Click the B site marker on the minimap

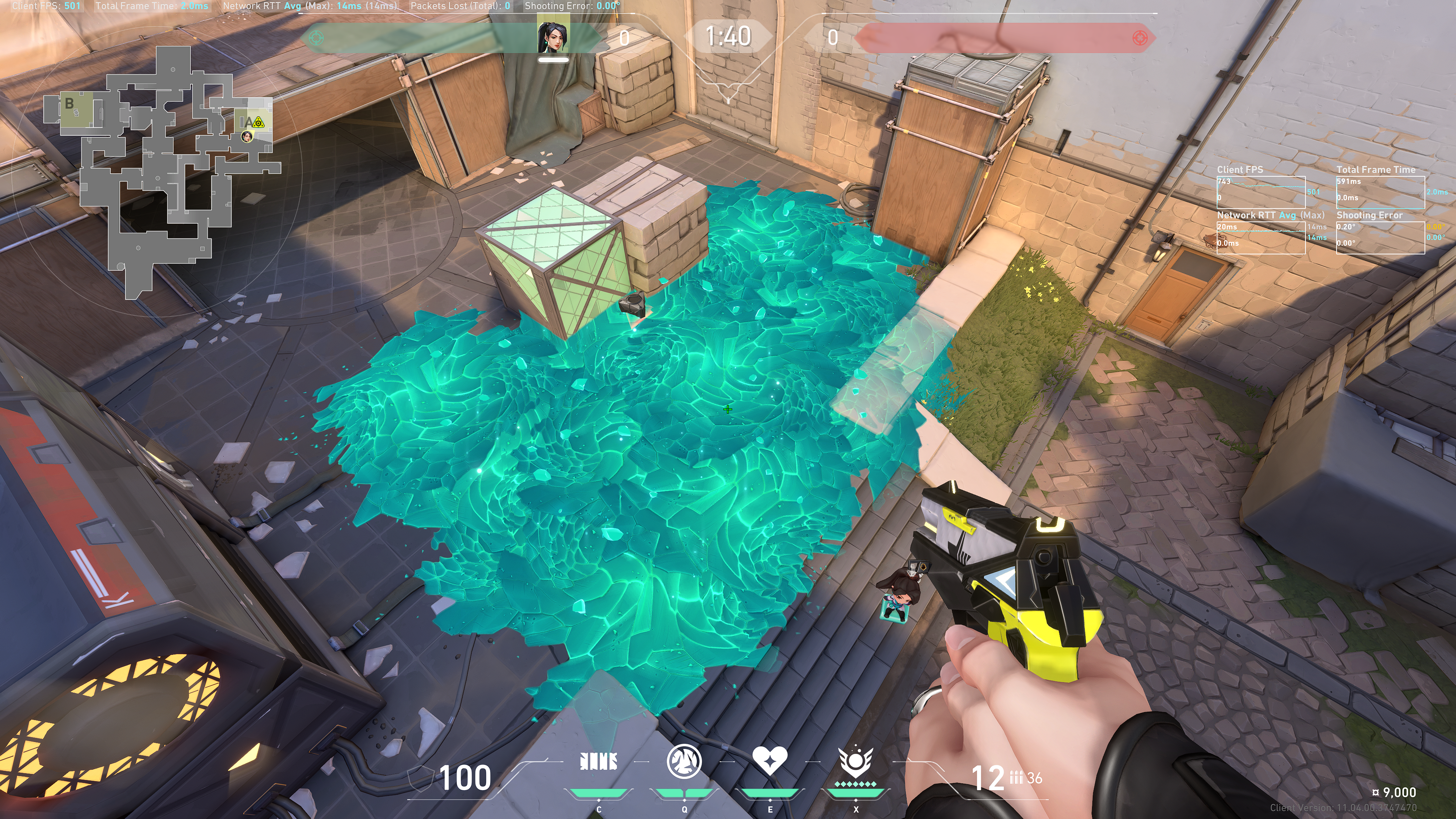[x=69, y=104]
